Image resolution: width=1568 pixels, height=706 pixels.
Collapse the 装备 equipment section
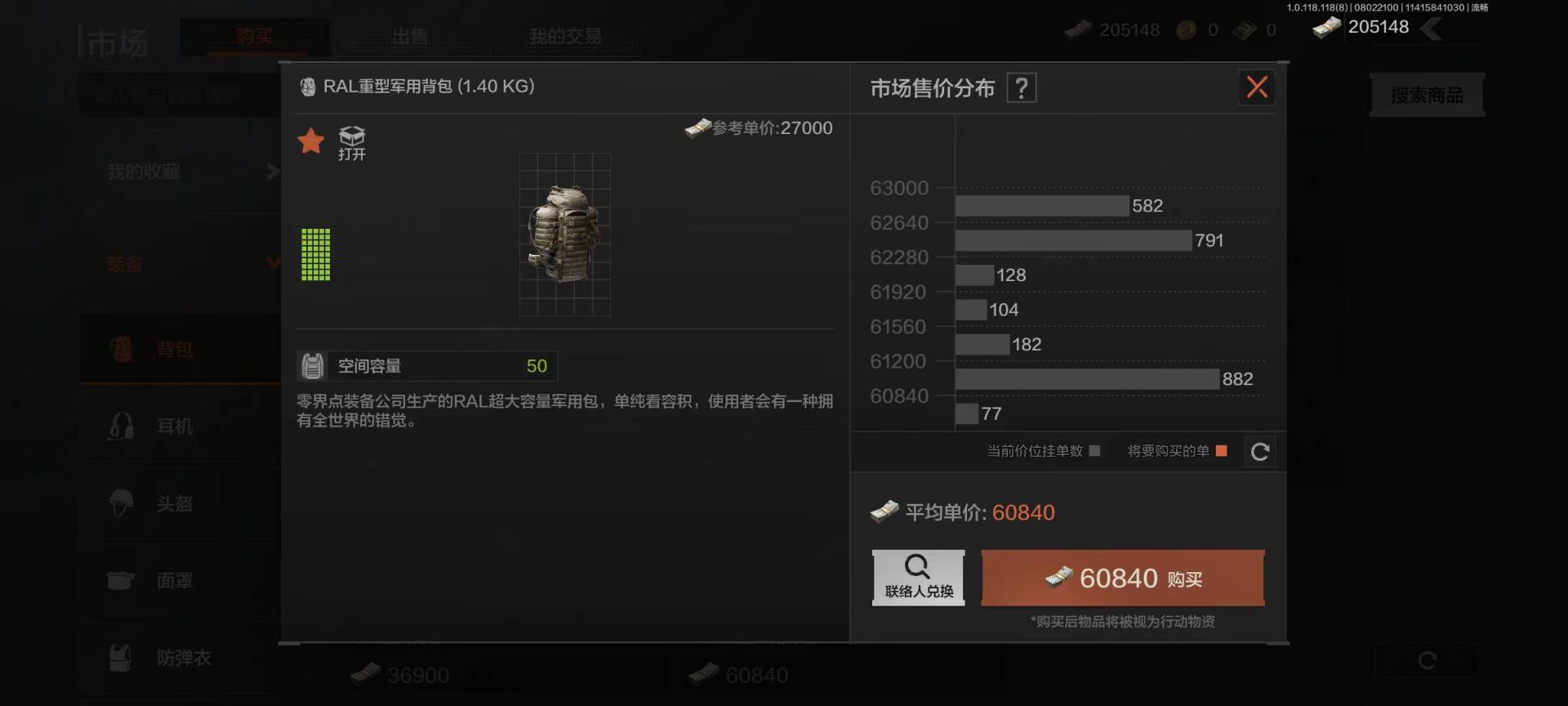(x=188, y=264)
